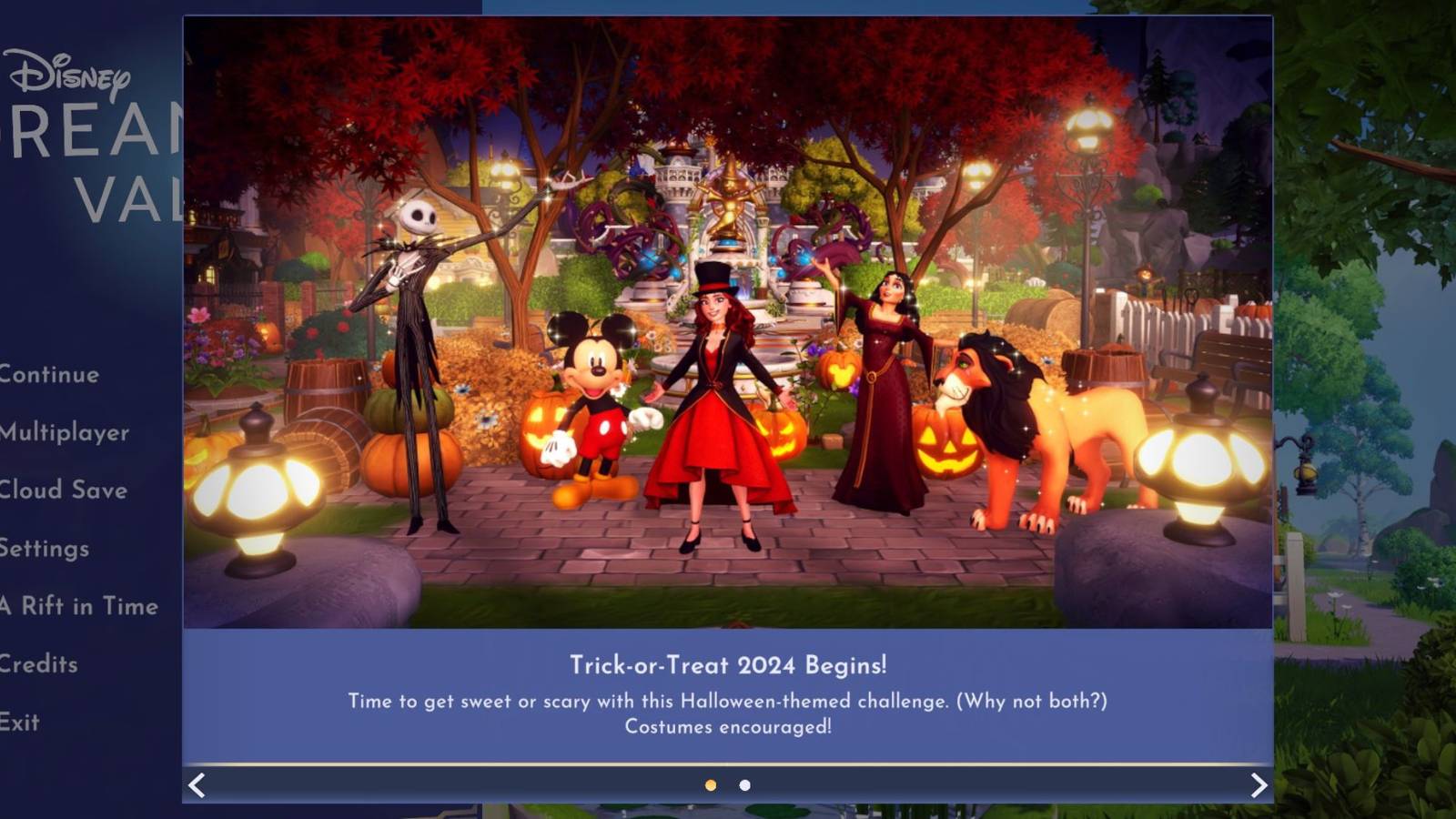
Task: Advance to the next announcement with the right arrow
Action: tap(1259, 784)
